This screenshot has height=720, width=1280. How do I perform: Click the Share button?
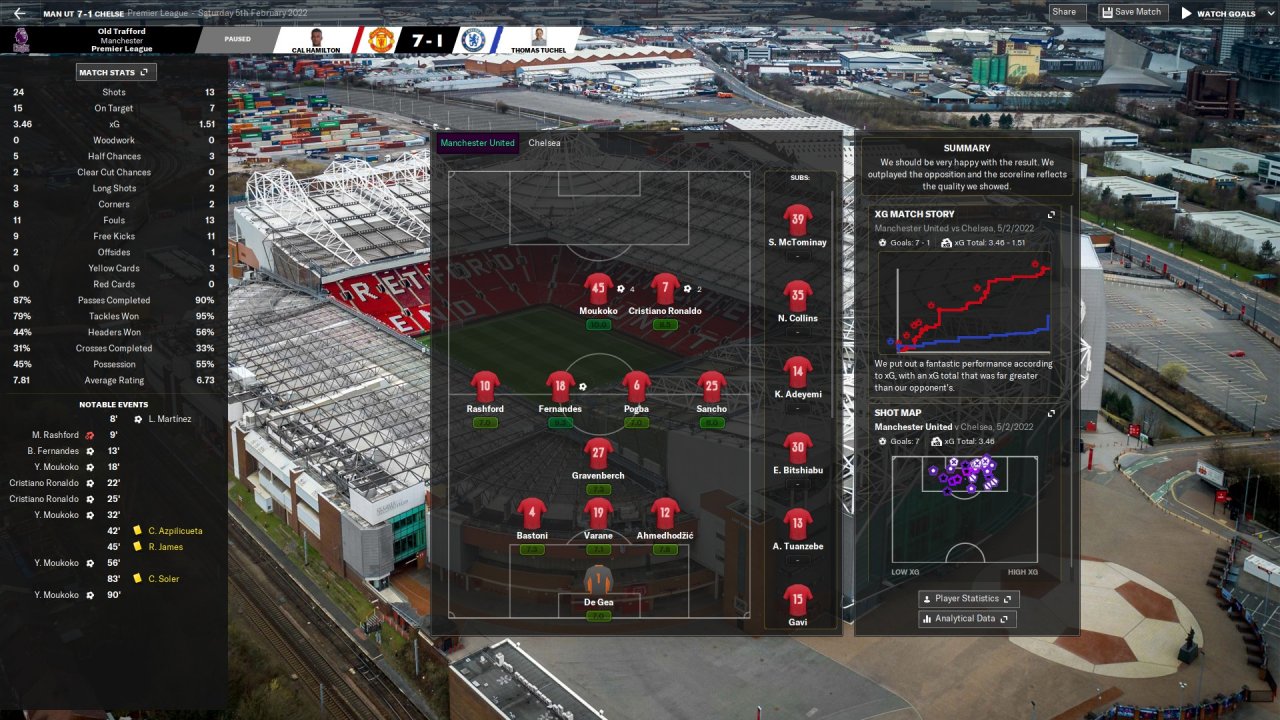click(1064, 12)
